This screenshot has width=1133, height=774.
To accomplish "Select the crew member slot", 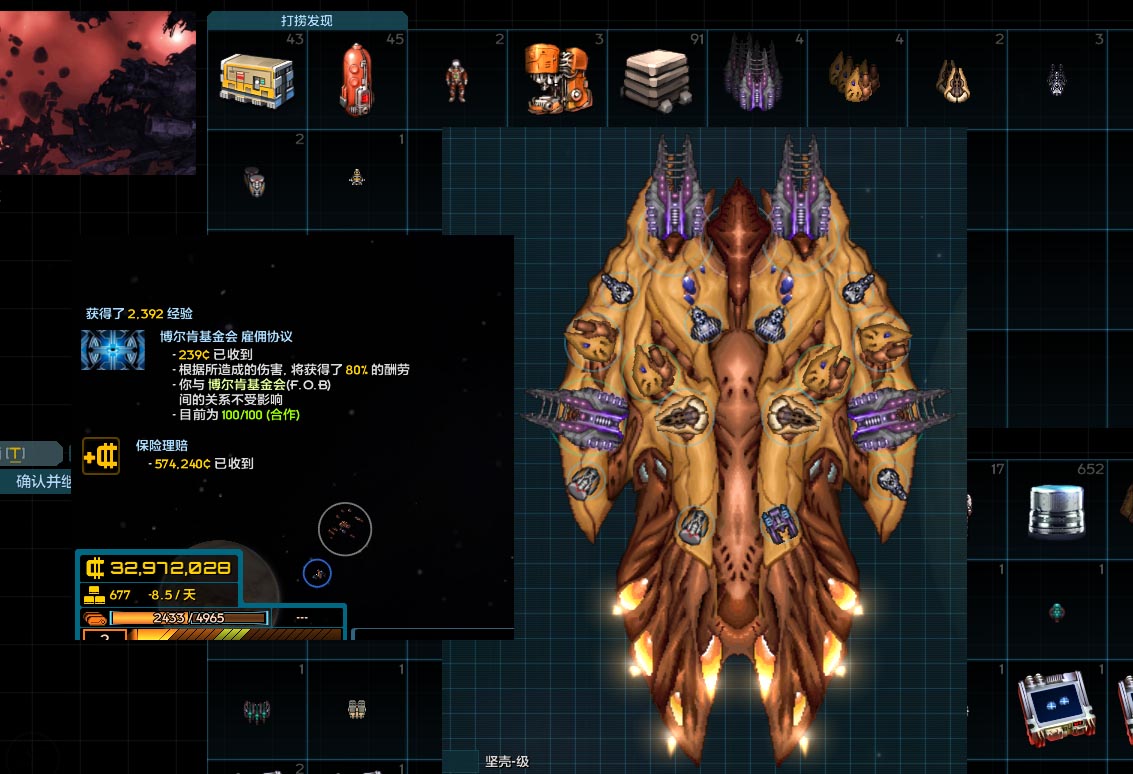I will point(457,80).
